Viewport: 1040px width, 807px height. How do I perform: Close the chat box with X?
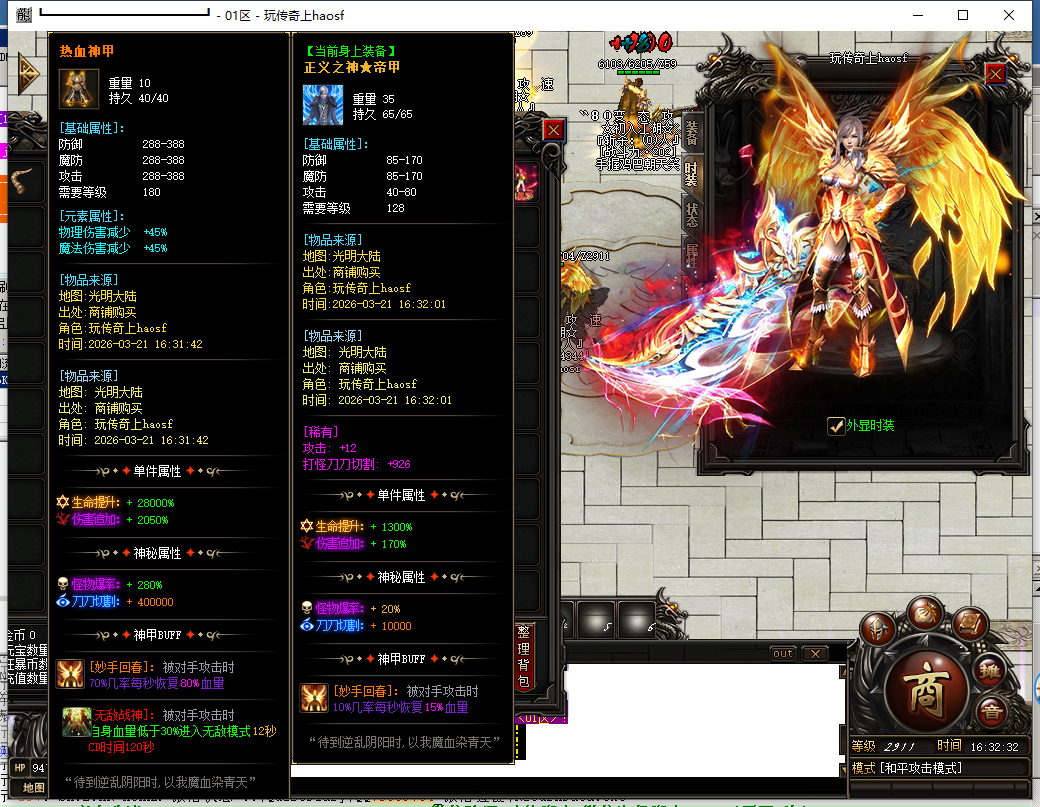pos(815,653)
